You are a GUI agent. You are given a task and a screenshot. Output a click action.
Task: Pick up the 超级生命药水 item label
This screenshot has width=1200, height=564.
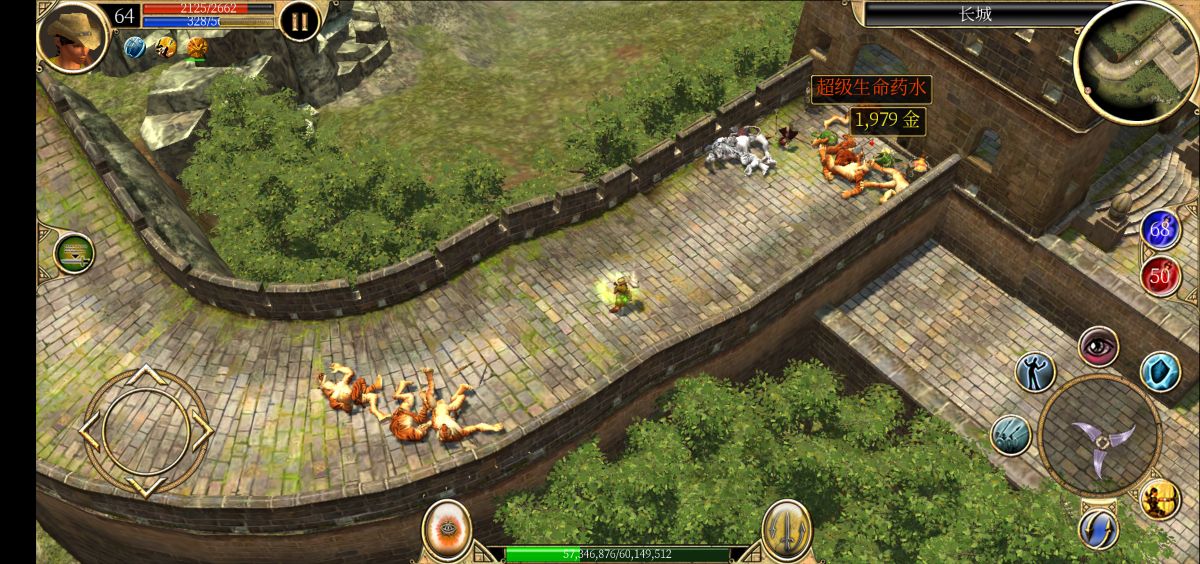coord(869,89)
